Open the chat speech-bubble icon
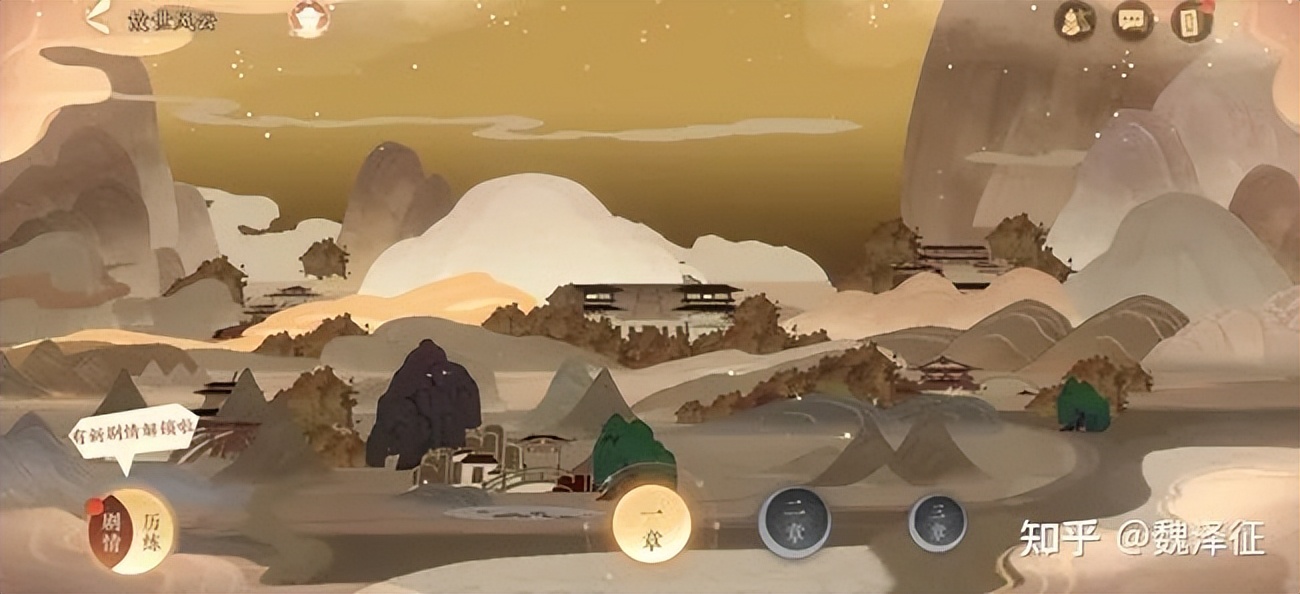This screenshot has height=594, width=1300. point(1133,20)
